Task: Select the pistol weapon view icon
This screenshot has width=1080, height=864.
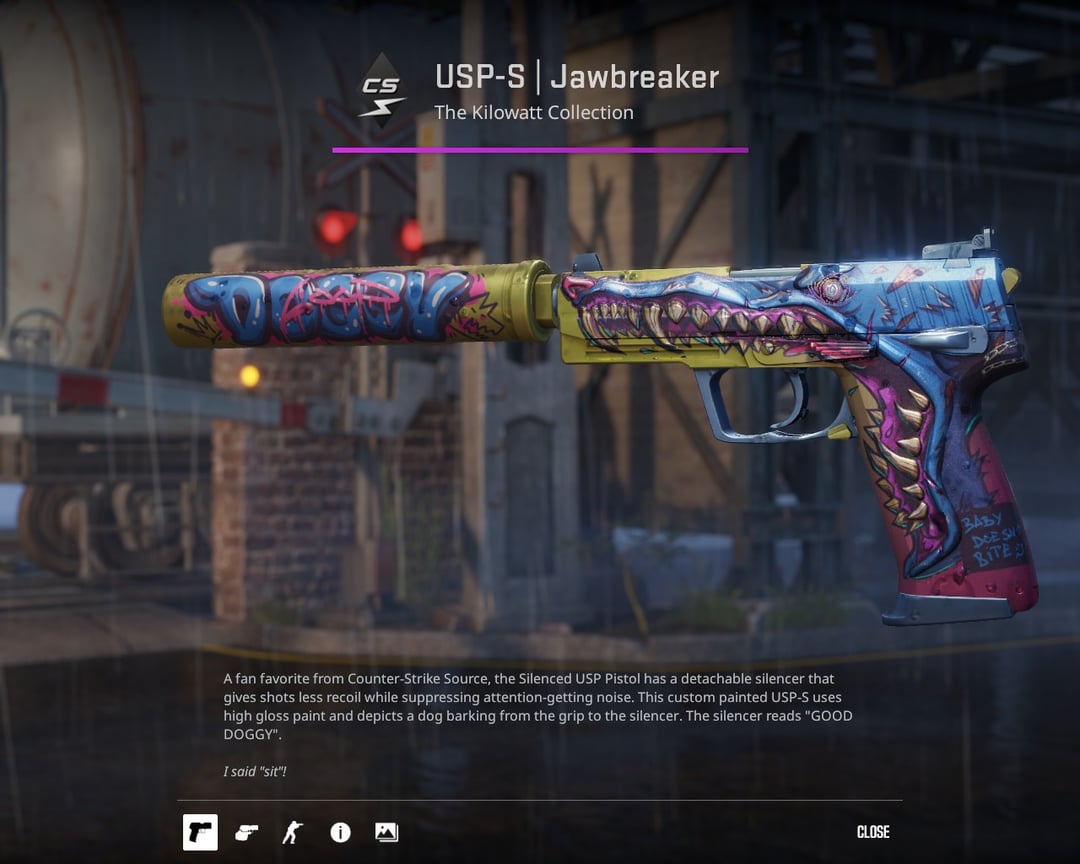Action: 200,832
